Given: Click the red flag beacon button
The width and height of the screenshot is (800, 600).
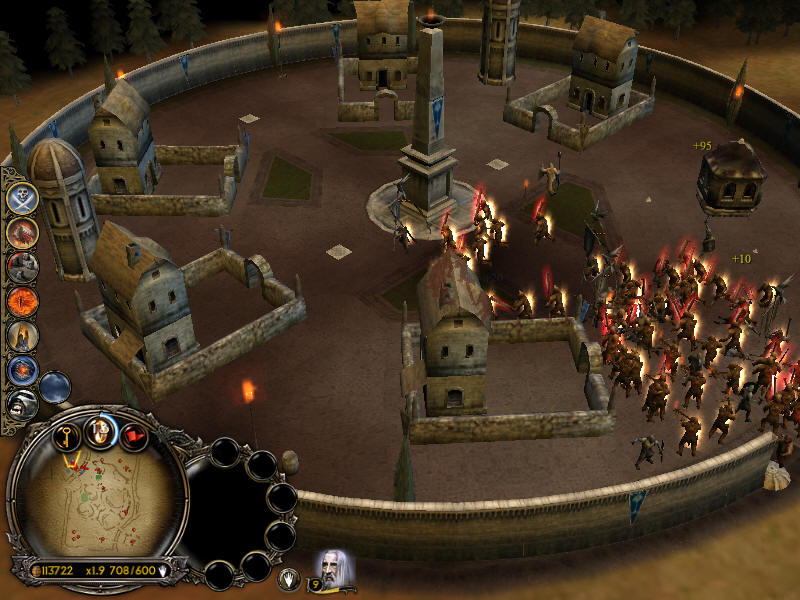Looking at the screenshot, I should (134, 435).
